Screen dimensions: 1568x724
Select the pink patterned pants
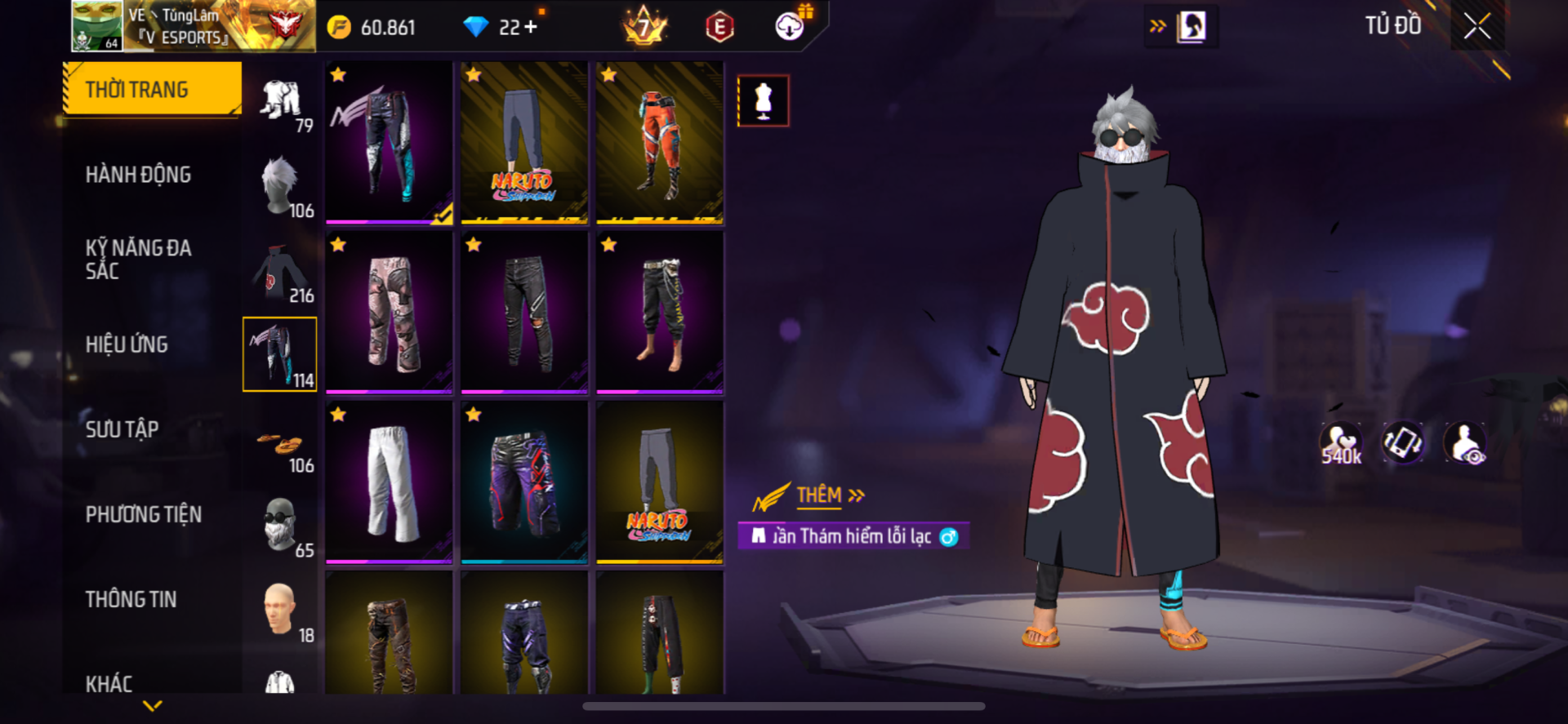[389, 312]
